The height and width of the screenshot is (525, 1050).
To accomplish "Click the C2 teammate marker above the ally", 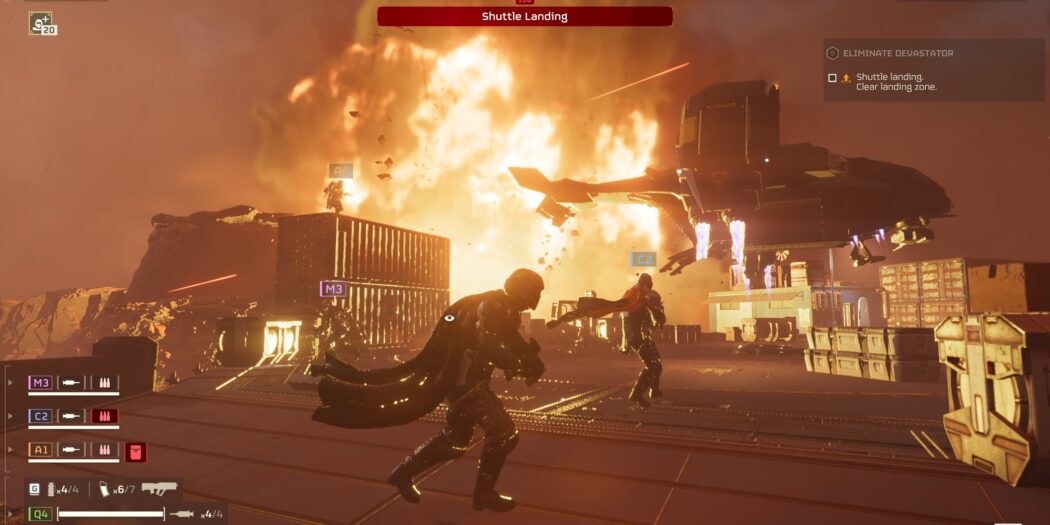I will (x=642, y=259).
